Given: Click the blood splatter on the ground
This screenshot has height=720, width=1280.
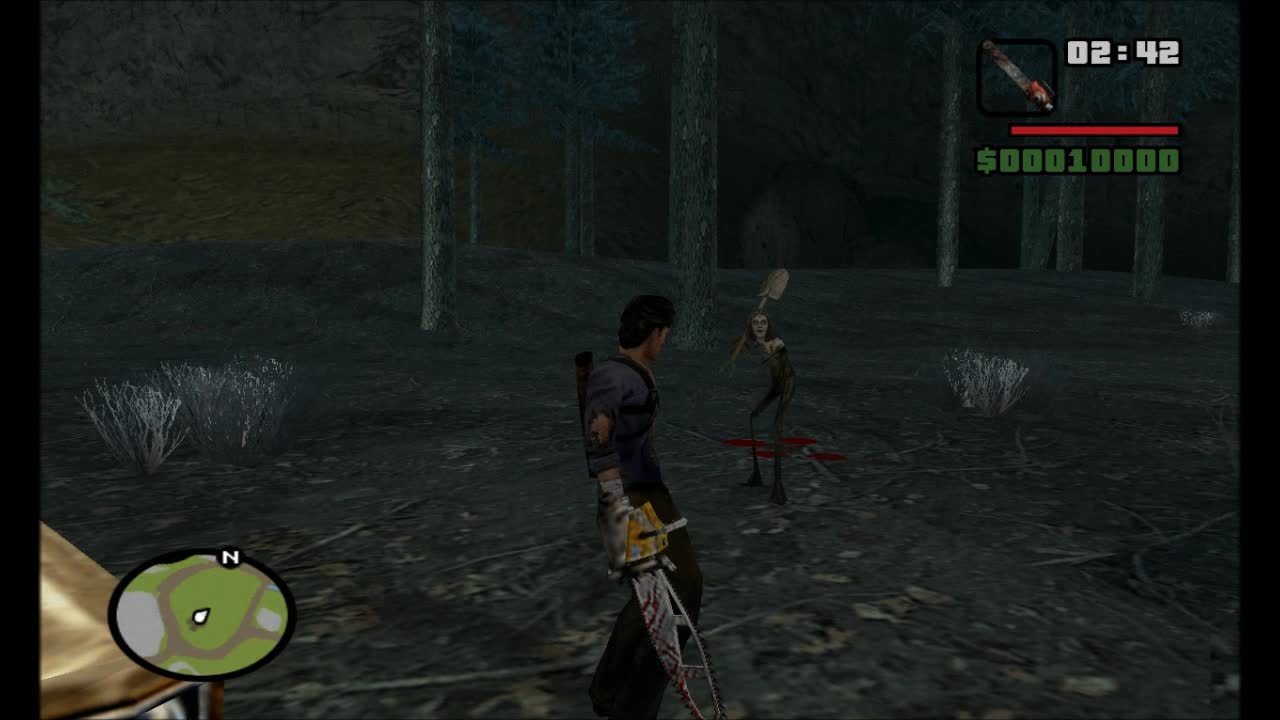Looking at the screenshot, I should 780,445.
